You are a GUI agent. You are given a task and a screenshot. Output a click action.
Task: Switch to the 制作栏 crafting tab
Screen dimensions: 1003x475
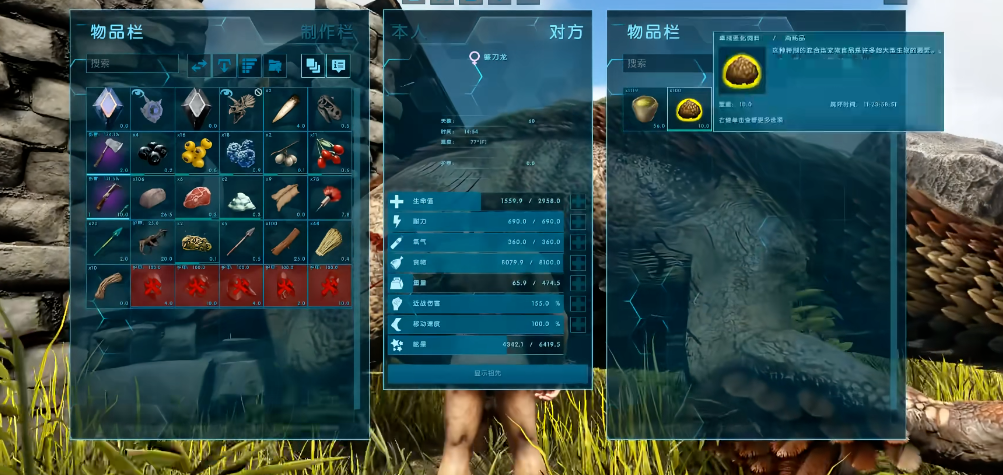click(328, 31)
